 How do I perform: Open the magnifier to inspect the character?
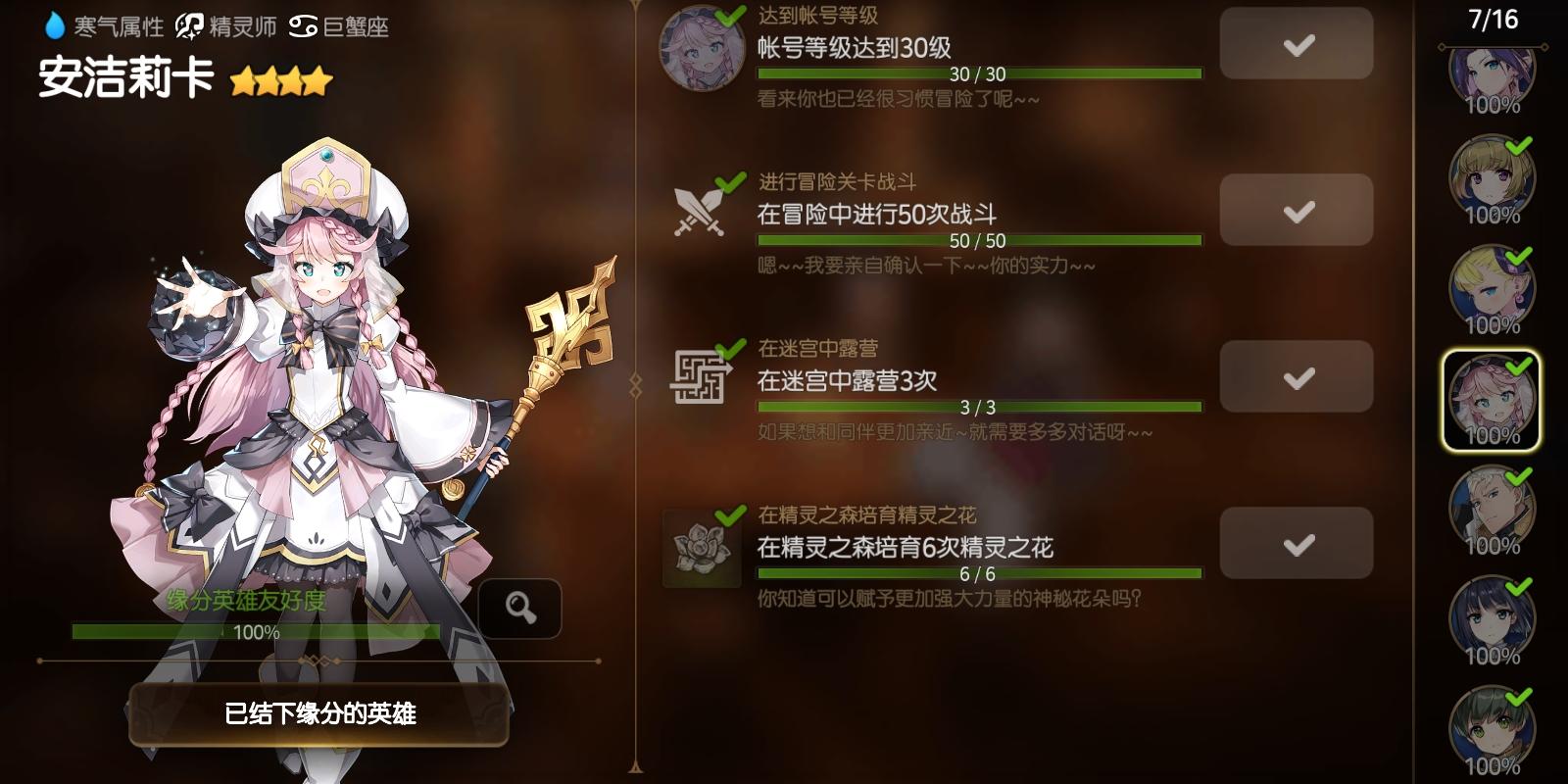[x=520, y=607]
